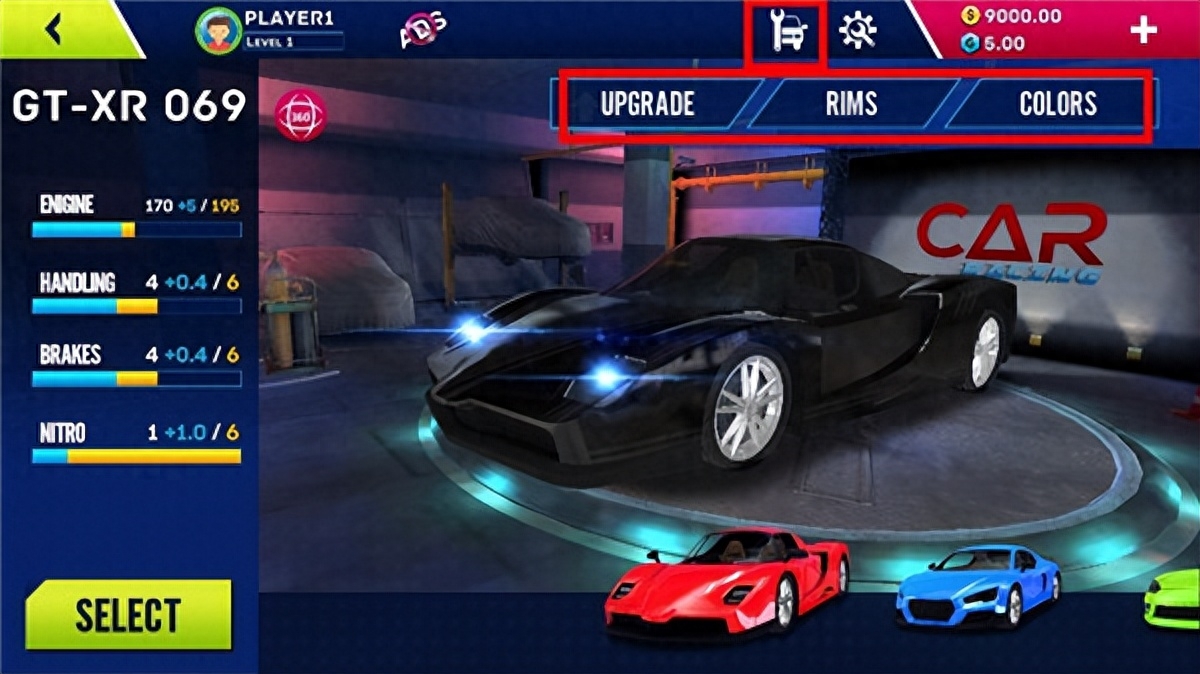This screenshot has width=1200, height=674.
Task: Go back with the arrow button
Action: pyautogui.click(x=54, y=30)
